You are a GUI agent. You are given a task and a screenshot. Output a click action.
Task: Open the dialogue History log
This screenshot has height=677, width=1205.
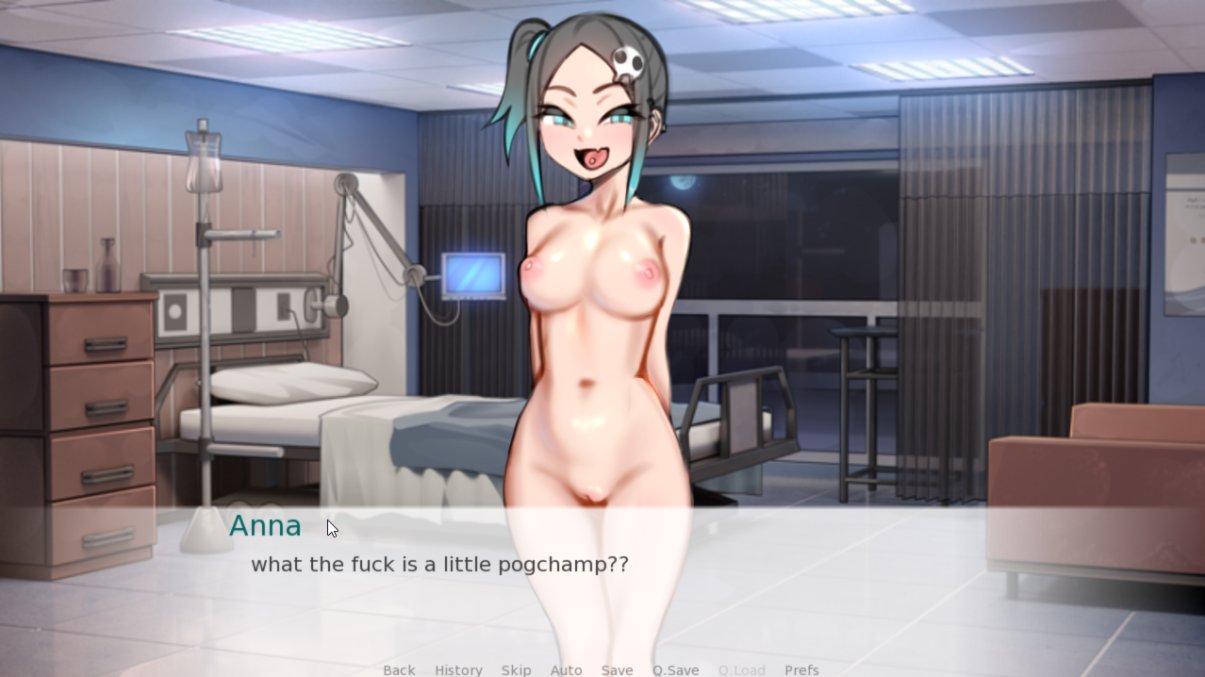pyautogui.click(x=458, y=670)
